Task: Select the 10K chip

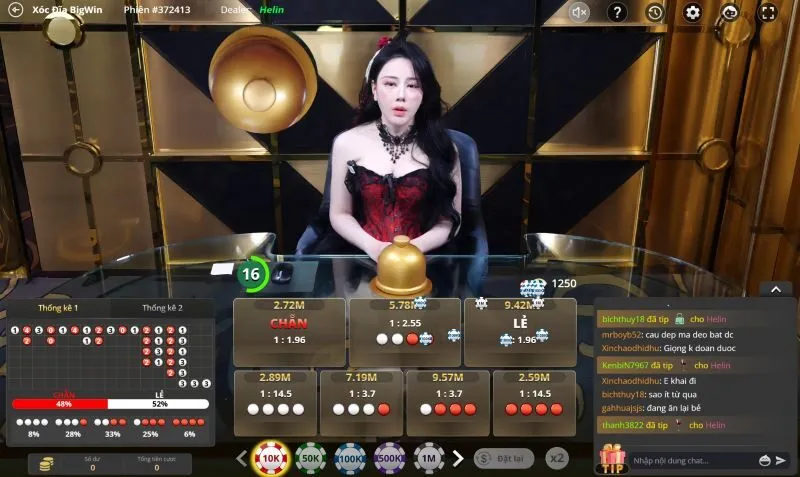Action: (x=270, y=458)
